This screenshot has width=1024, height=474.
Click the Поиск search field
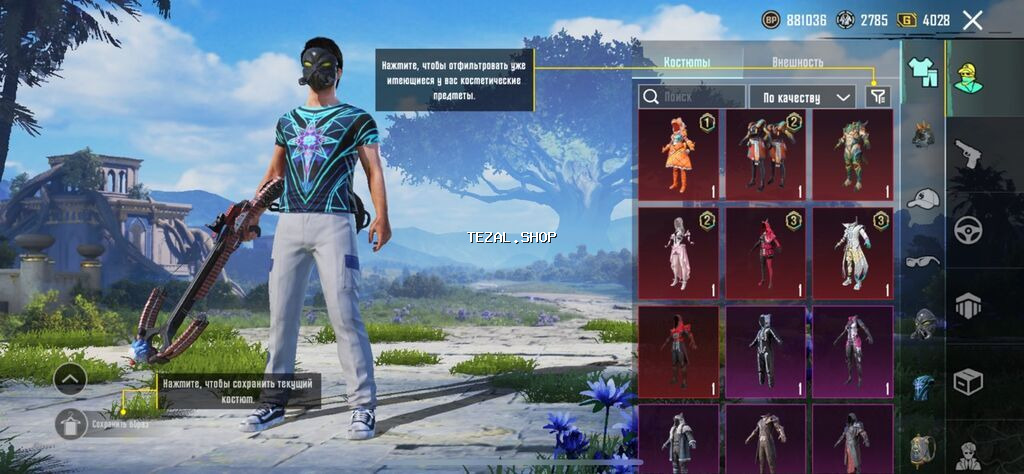[x=692, y=97]
